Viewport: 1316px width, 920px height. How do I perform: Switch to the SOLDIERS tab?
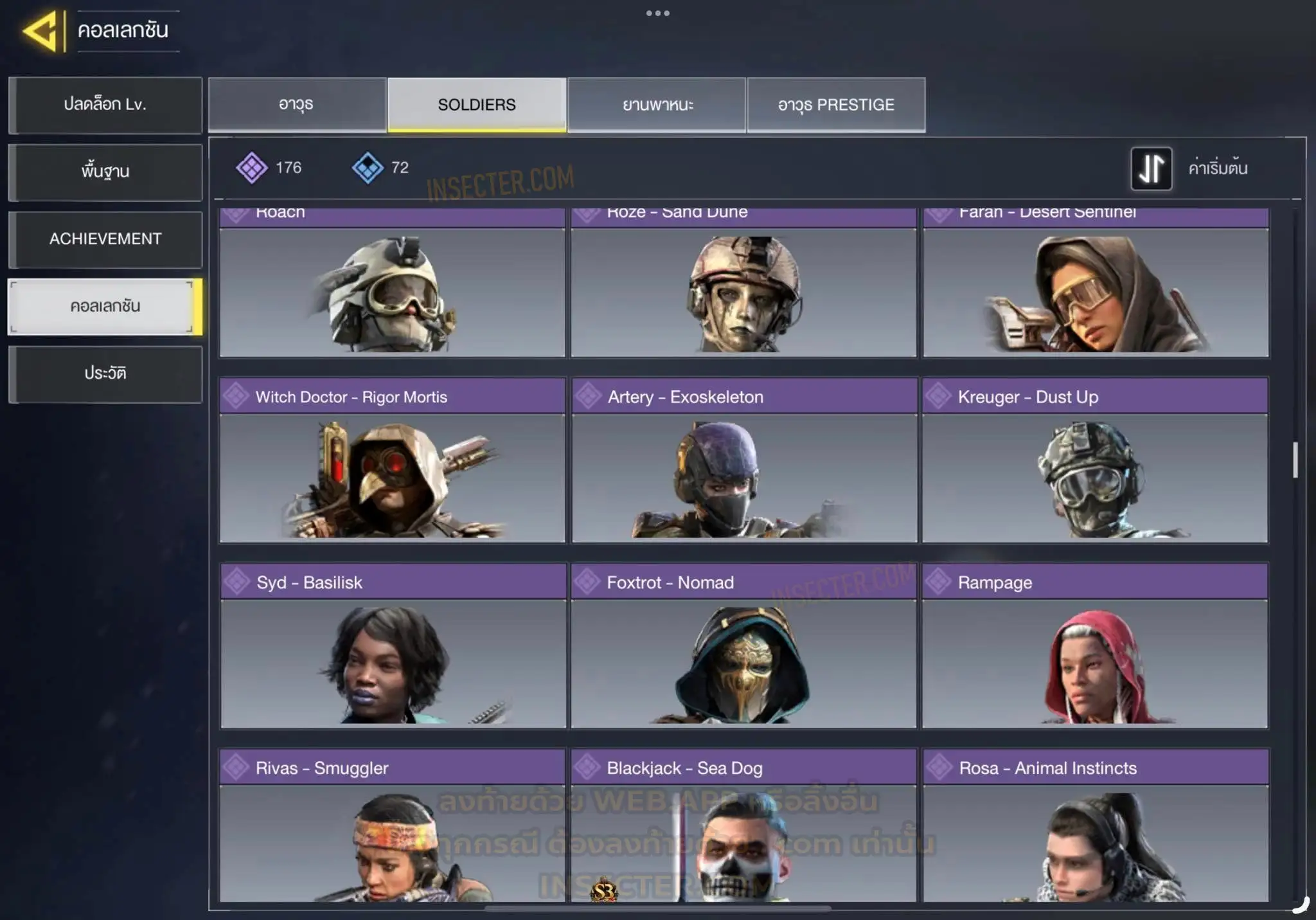(477, 105)
